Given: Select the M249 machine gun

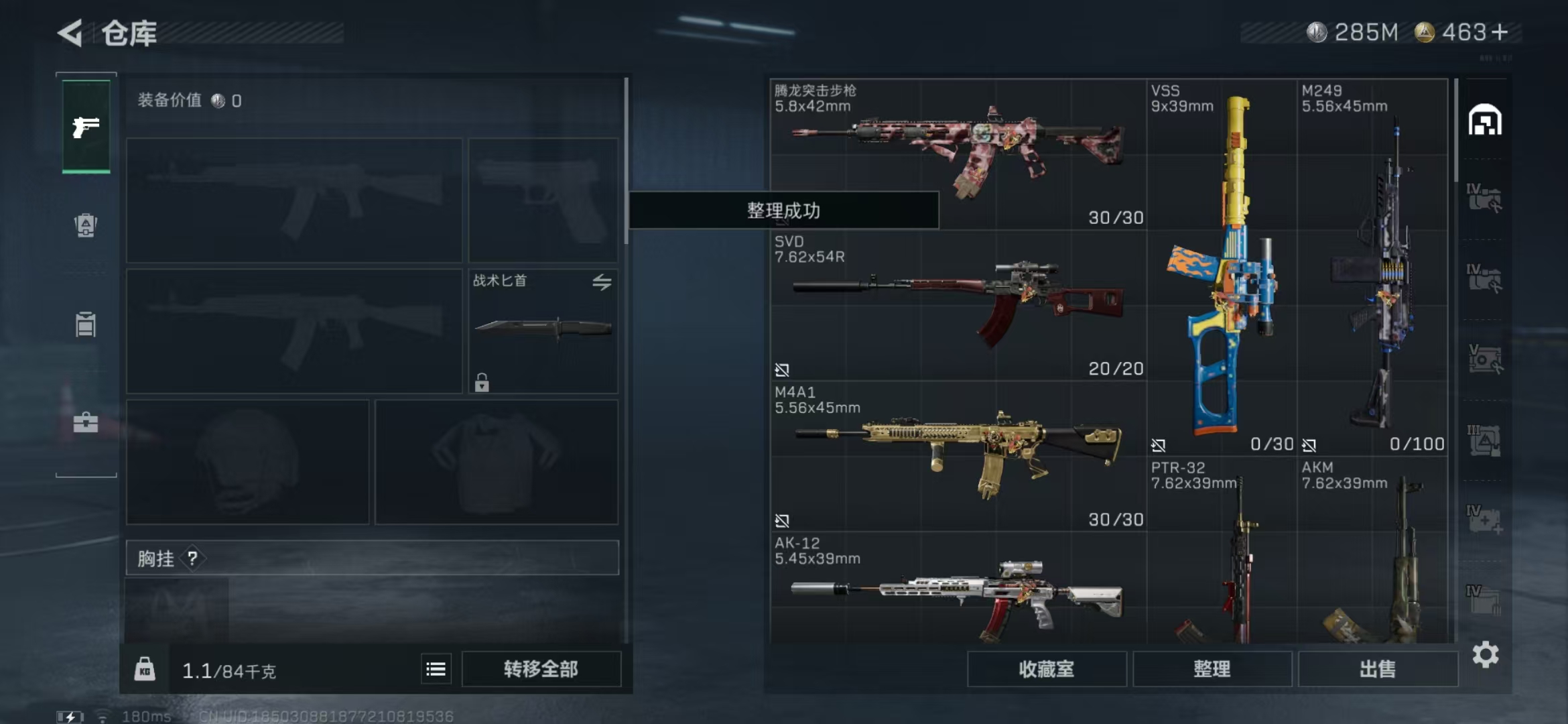Looking at the screenshot, I should [1372, 268].
